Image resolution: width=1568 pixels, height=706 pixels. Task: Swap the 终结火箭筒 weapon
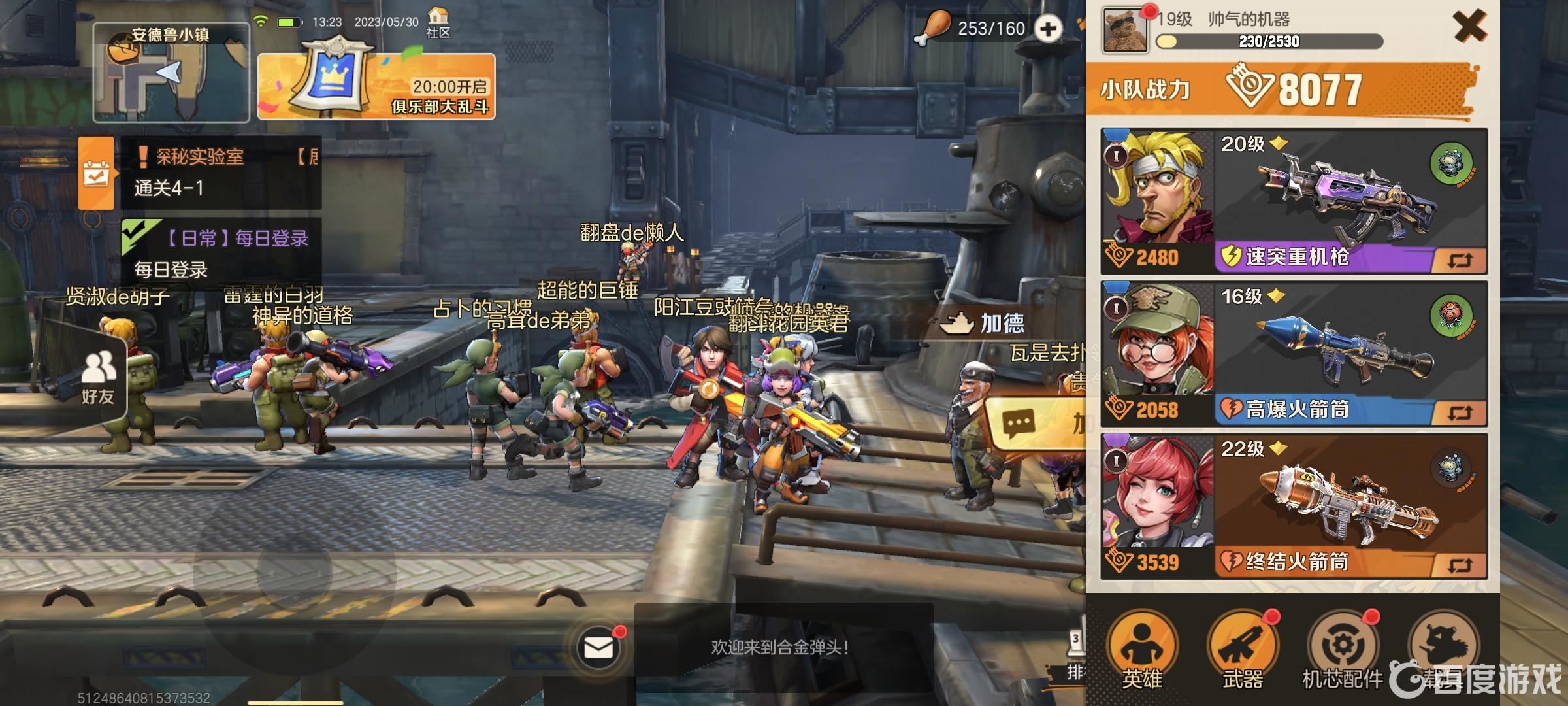coord(1459,565)
